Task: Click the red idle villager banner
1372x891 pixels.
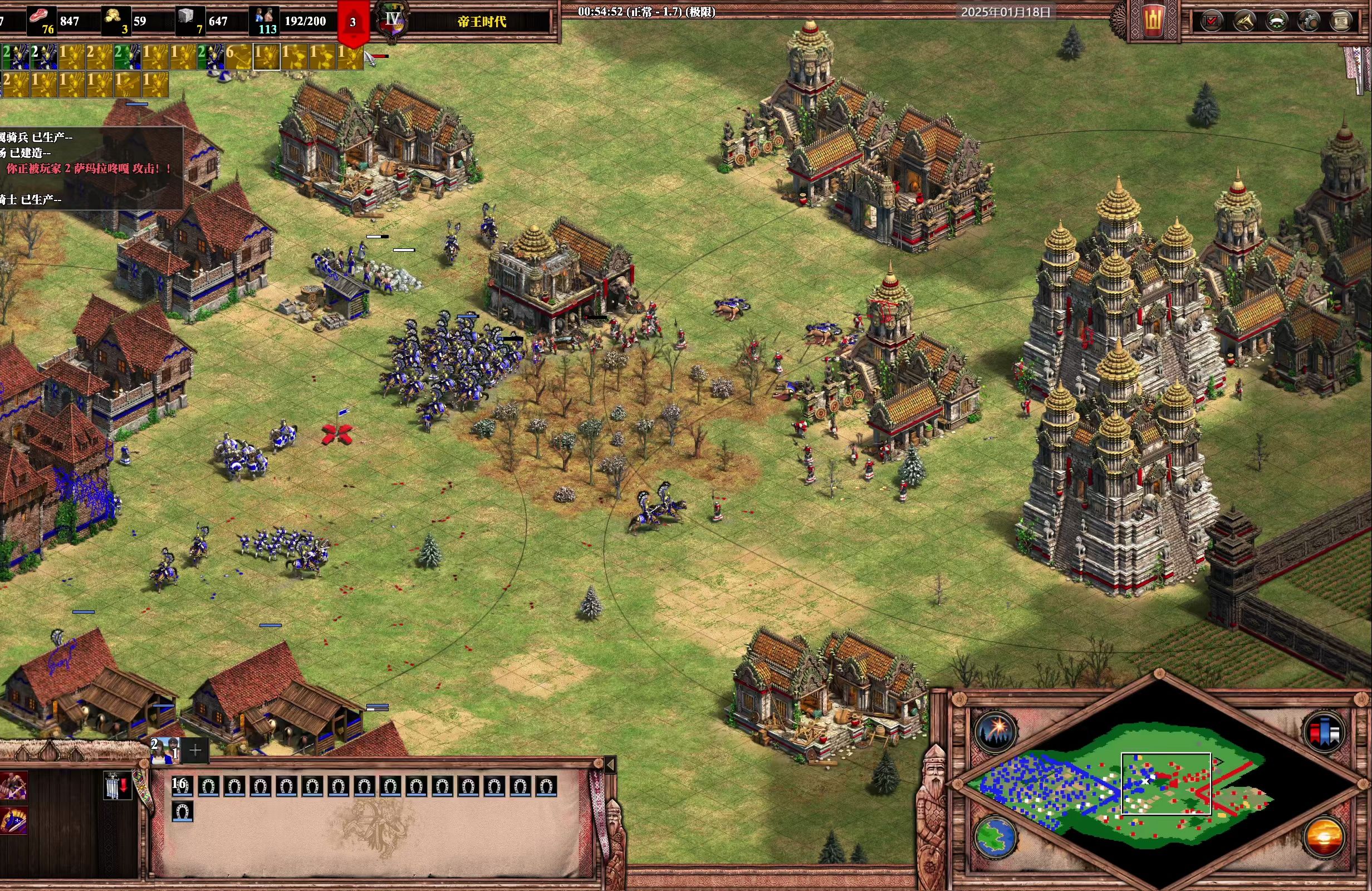Action: click(x=353, y=23)
